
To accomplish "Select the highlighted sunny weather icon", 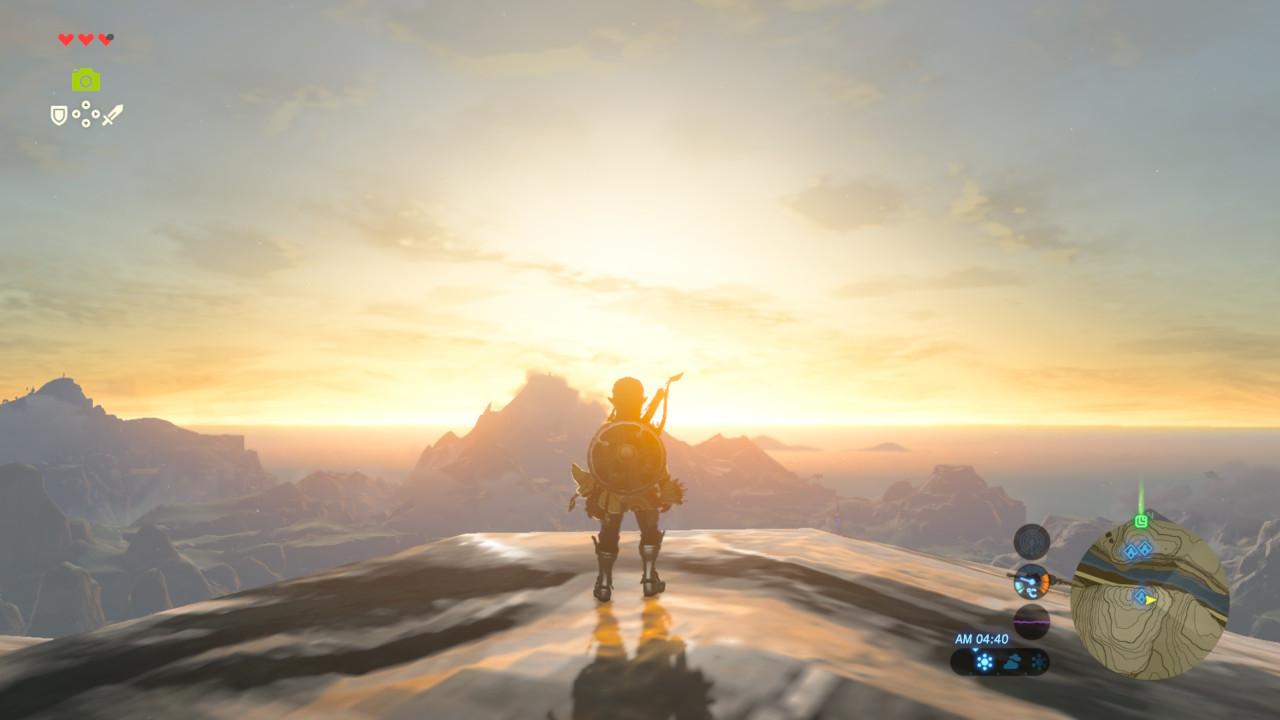I will (x=984, y=662).
